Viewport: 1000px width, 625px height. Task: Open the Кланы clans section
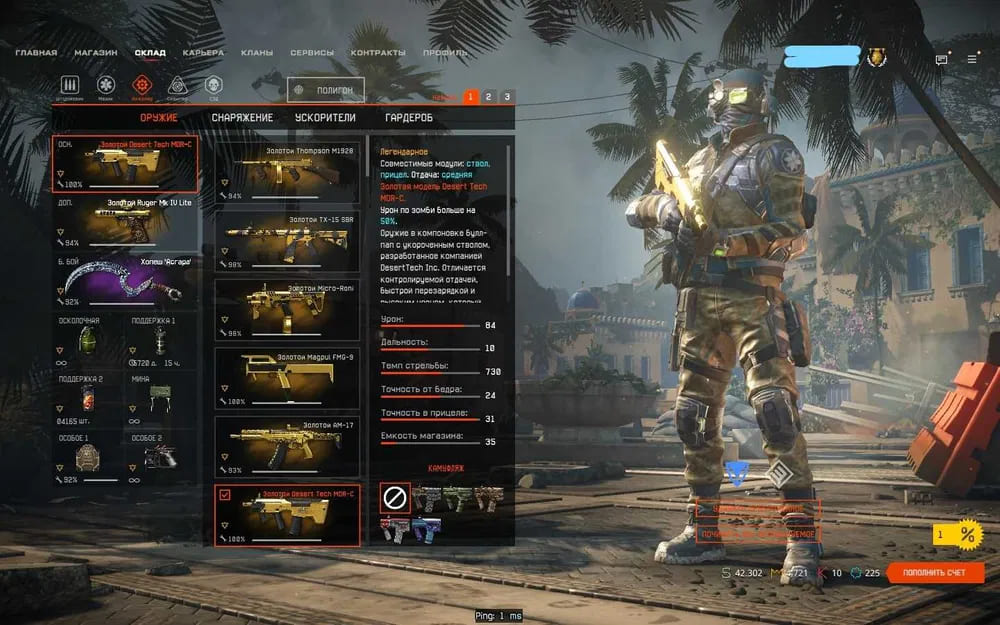pyautogui.click(x=257, y=52)
